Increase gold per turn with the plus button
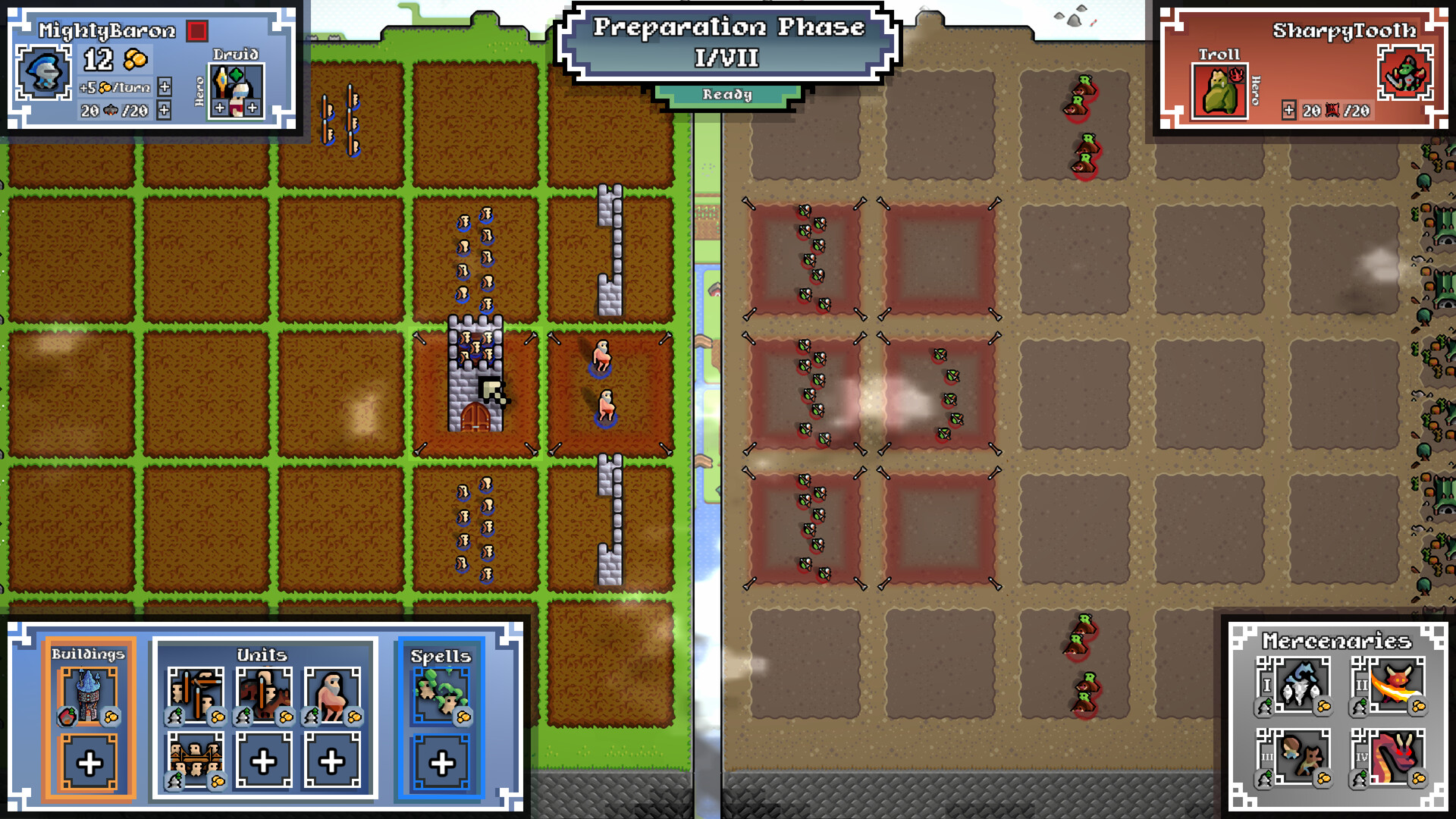 [x=163, y=87]
